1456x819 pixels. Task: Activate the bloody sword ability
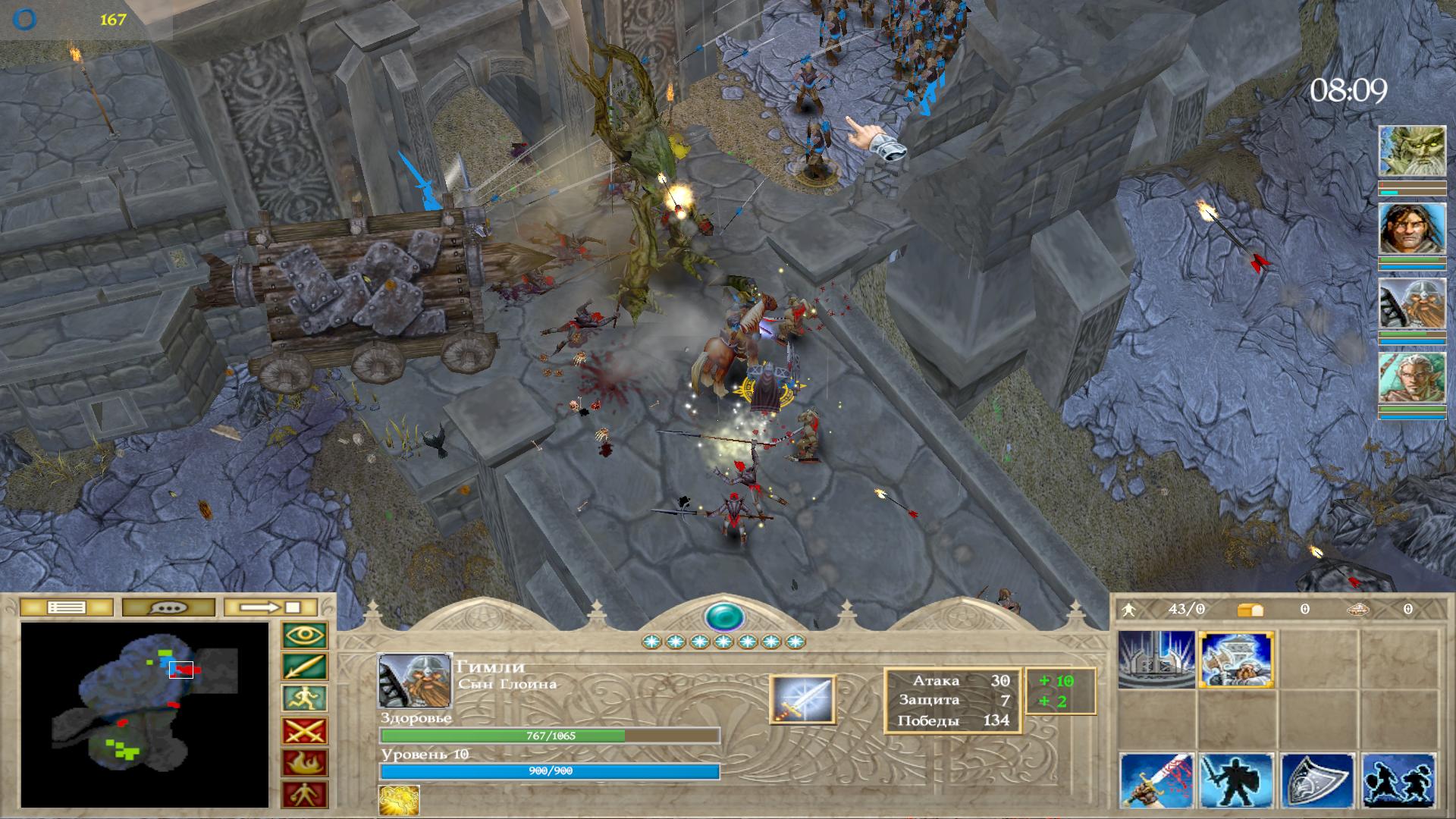point(1156,781)
